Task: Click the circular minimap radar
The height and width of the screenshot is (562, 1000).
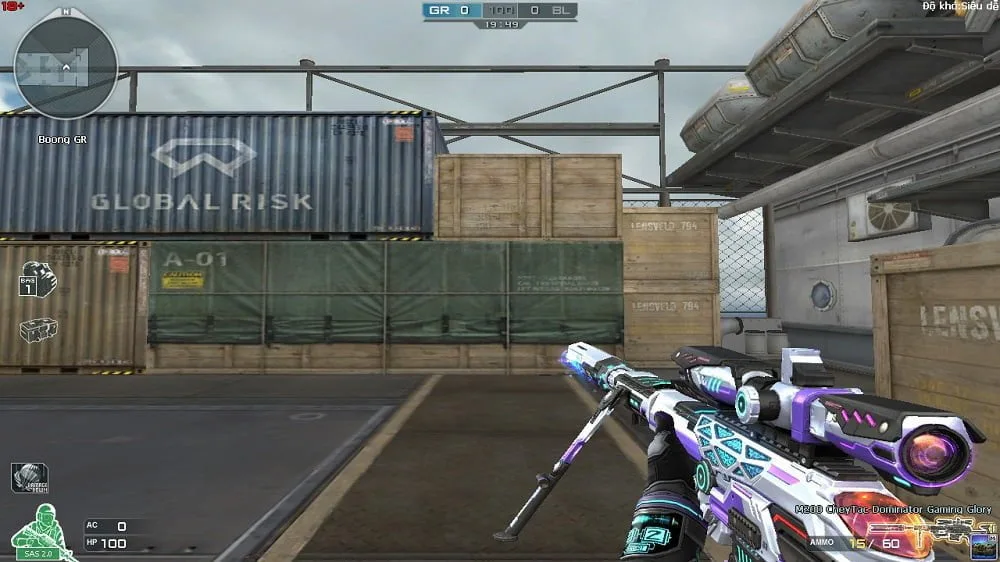Action: (x=66, y=68)
